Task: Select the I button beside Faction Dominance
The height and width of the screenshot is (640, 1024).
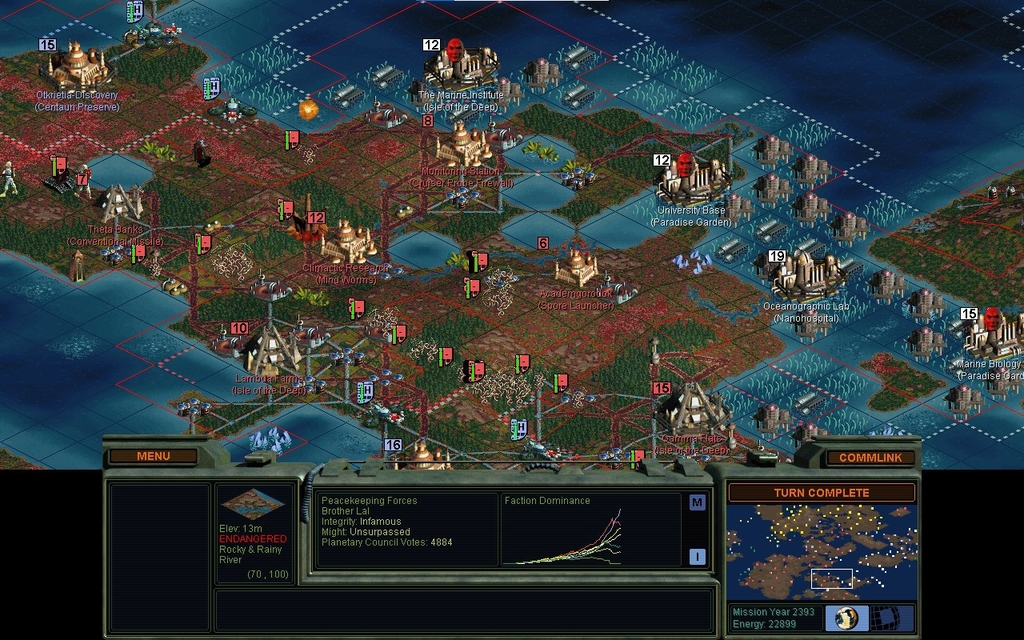Action: coord(697,556)
